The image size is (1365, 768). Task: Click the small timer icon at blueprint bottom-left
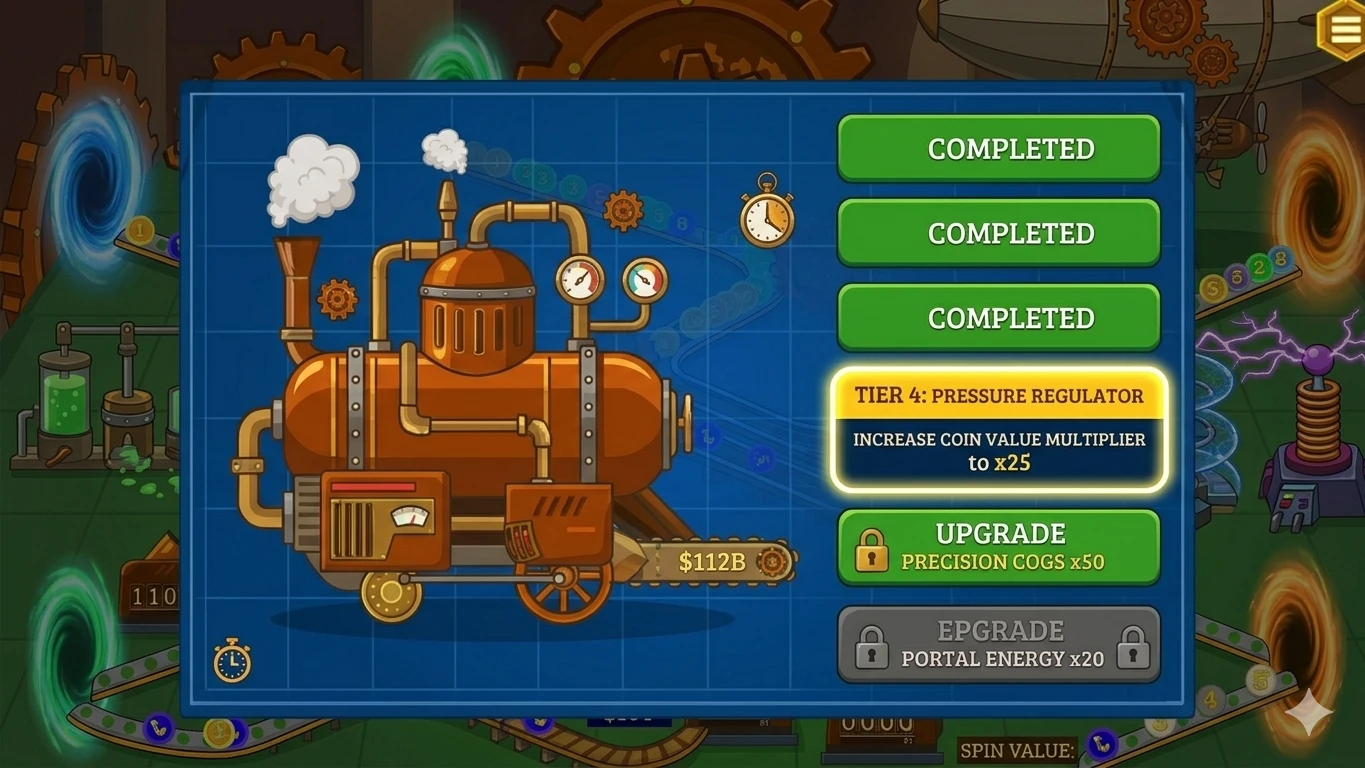(x=233, y=660)
